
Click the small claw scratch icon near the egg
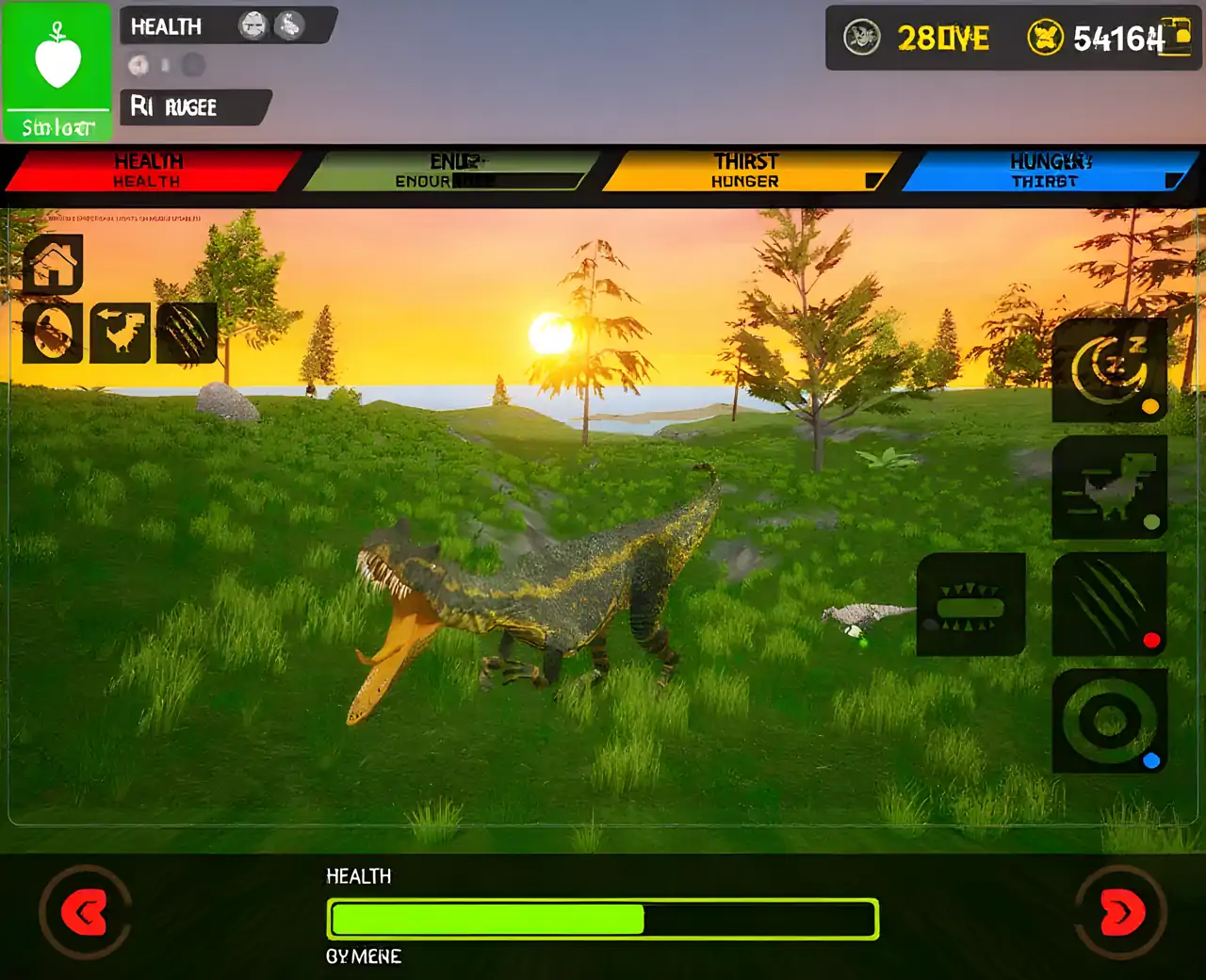(x=187, y=334)
